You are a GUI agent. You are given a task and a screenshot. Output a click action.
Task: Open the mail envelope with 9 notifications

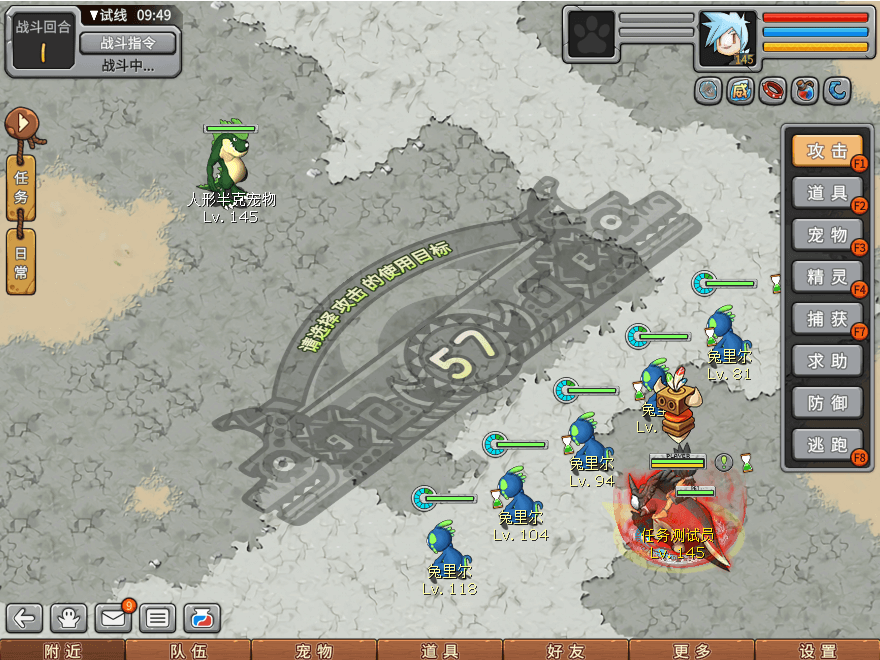tap(113, 619)
